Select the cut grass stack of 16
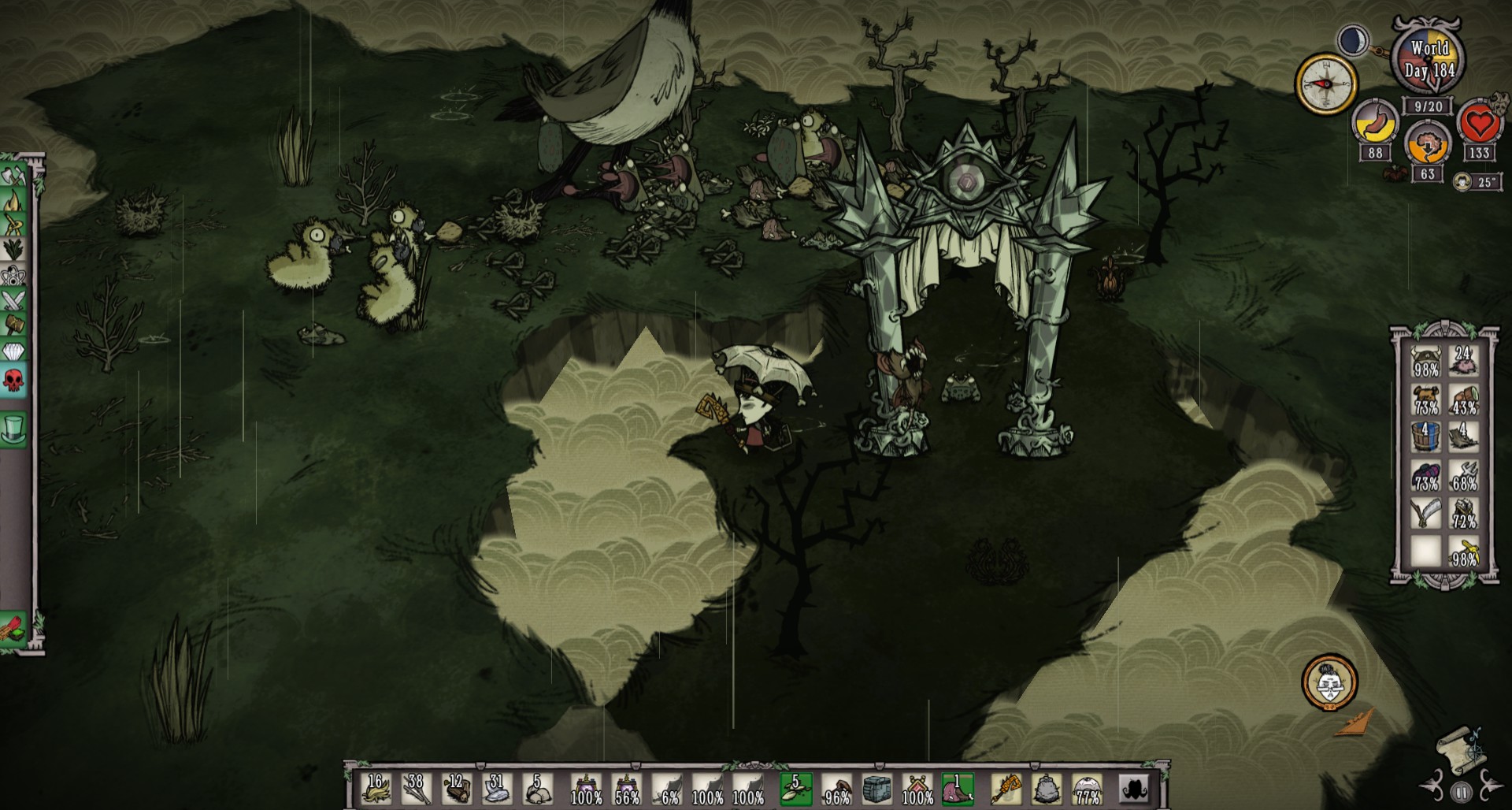 click(x=376, y=789)
